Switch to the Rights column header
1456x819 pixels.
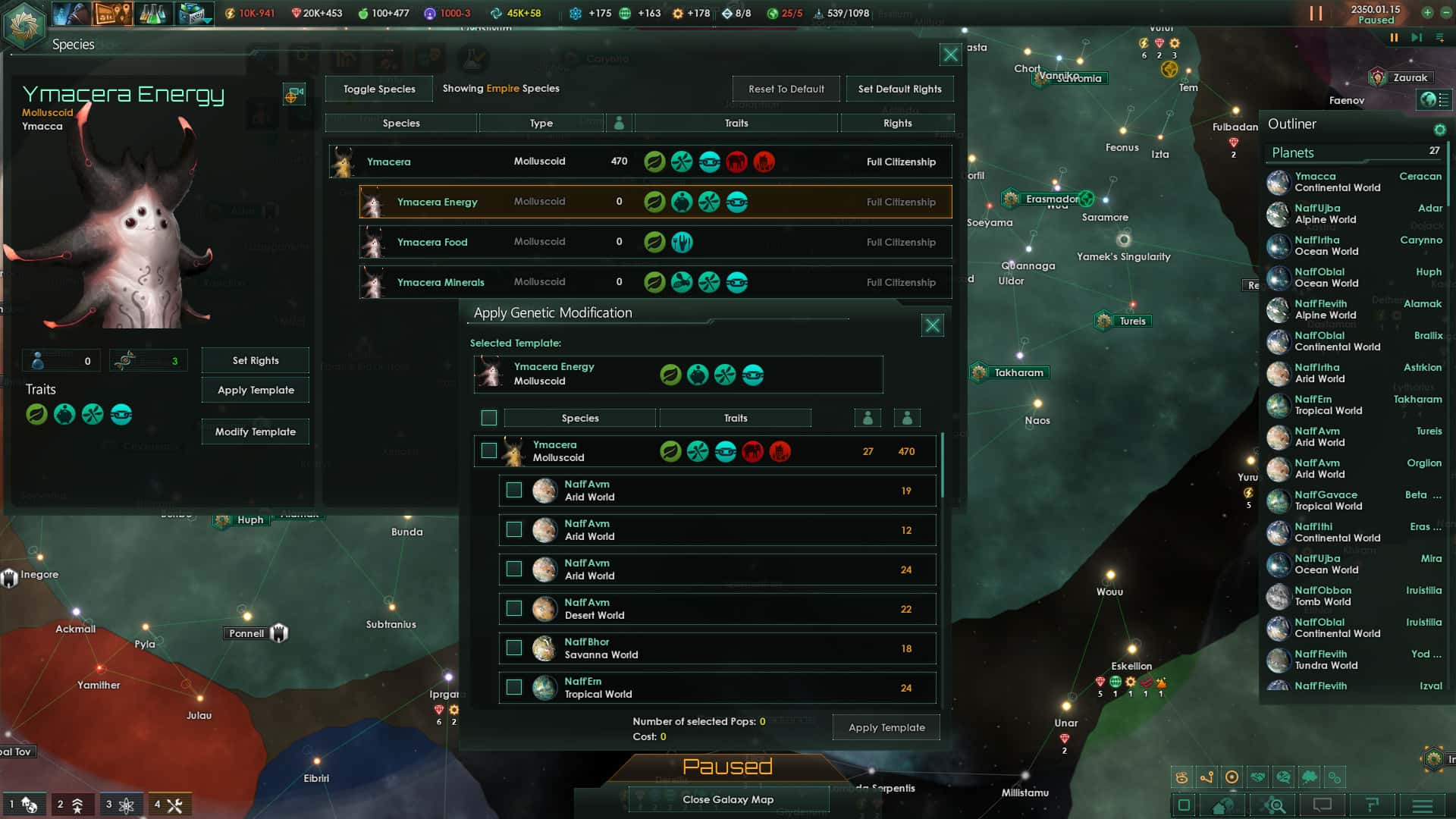(898, 123)
